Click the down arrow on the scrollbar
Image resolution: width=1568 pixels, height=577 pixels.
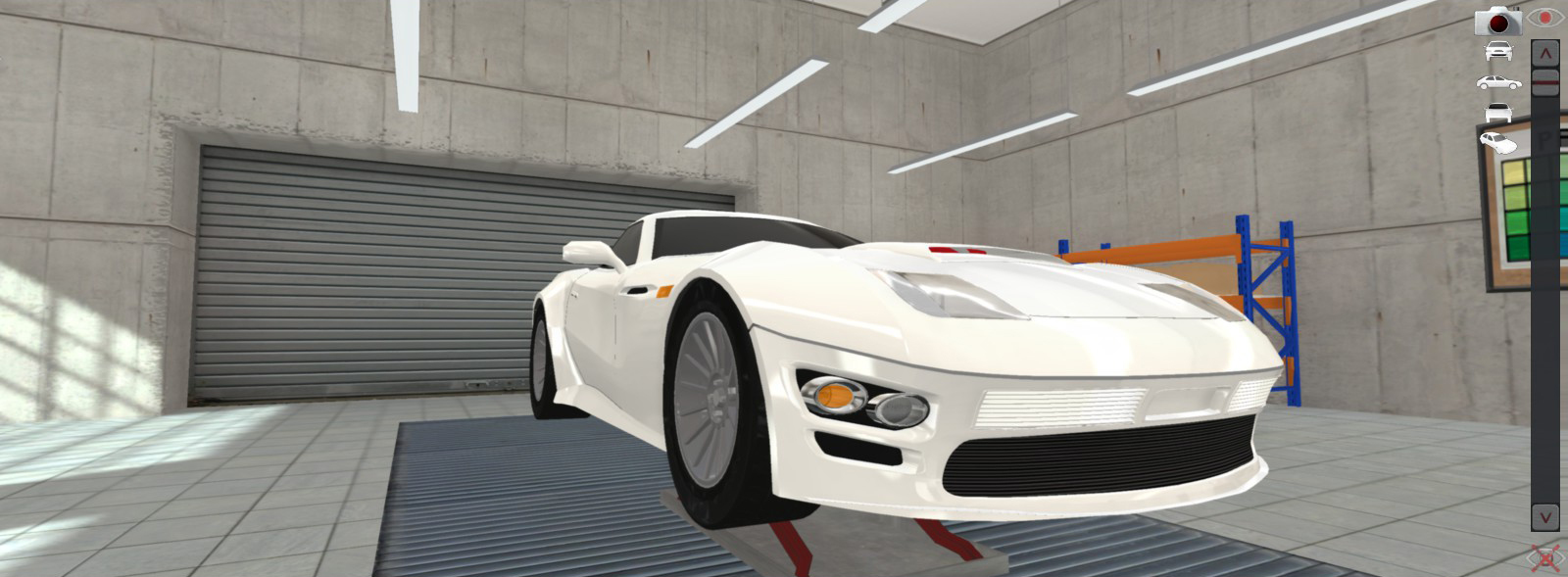tap(1545, 516)
